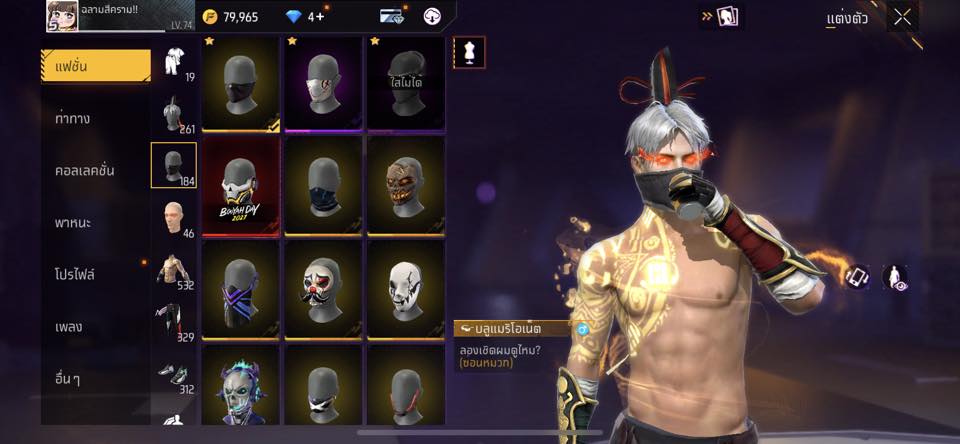Equip the clown mask with red nose
Screen dimensions: 960x444
tap(323, 289)
